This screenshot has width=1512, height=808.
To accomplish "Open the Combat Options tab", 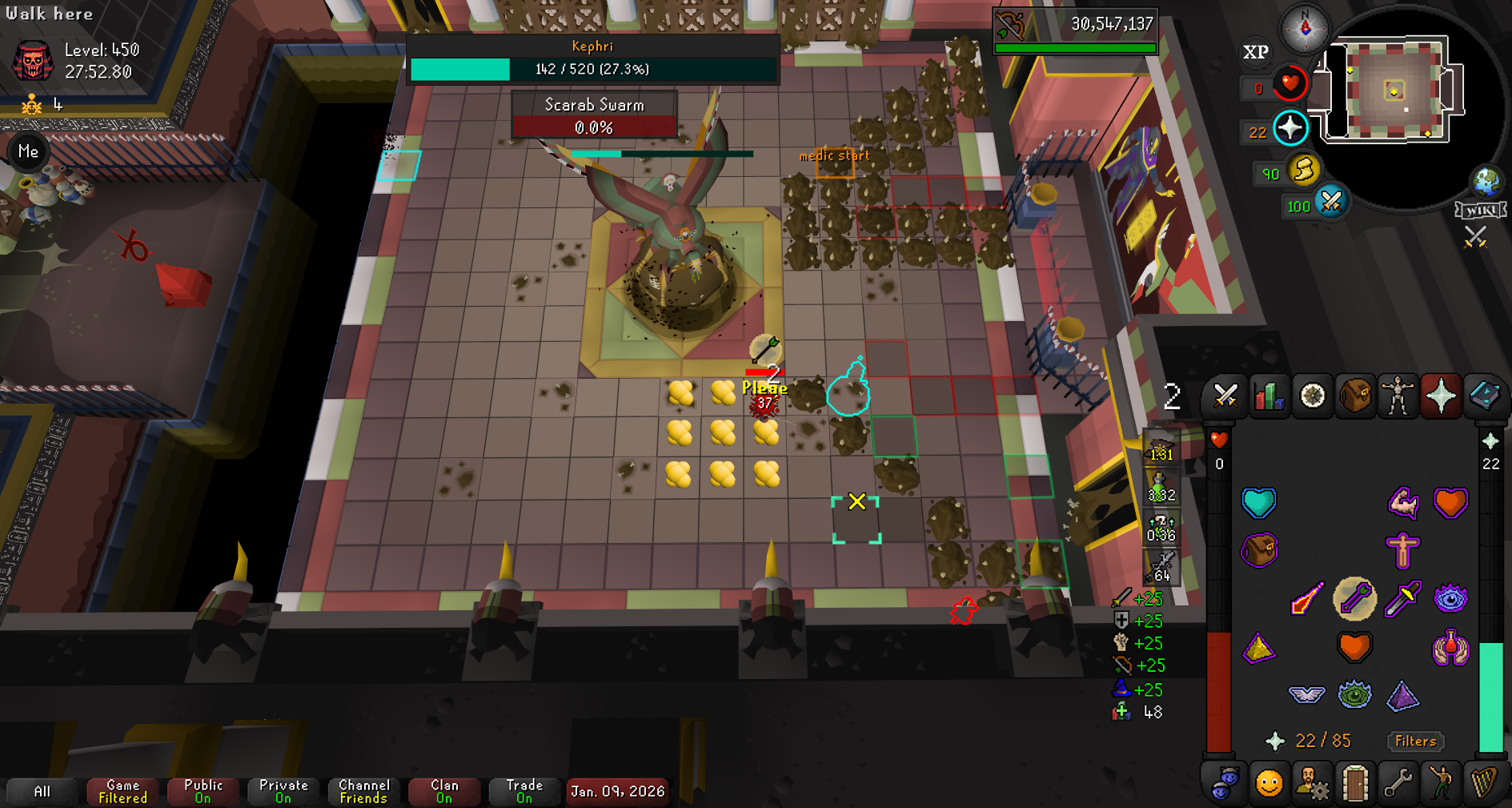I will 1225,396.
